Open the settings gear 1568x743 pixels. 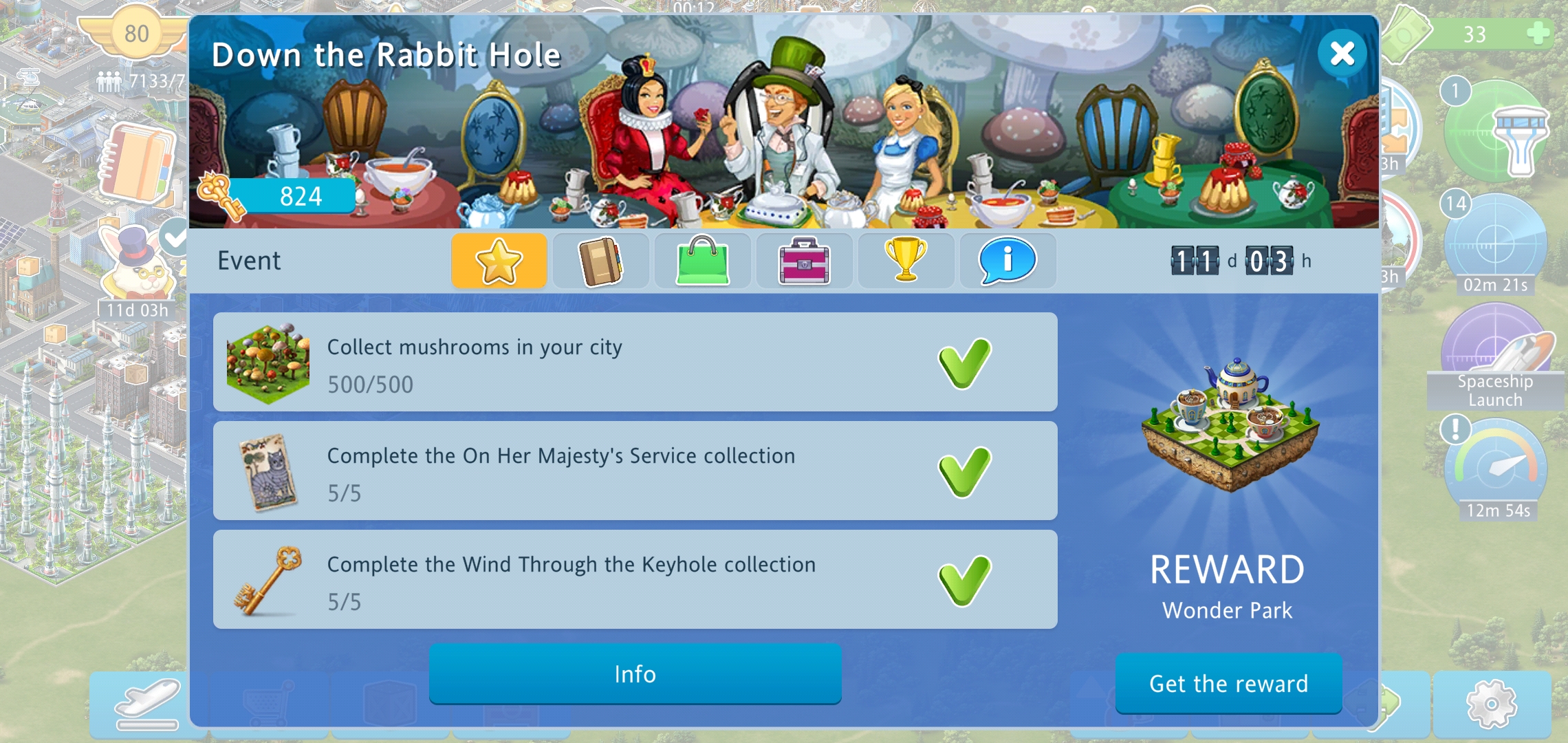tap(1491, 704)
